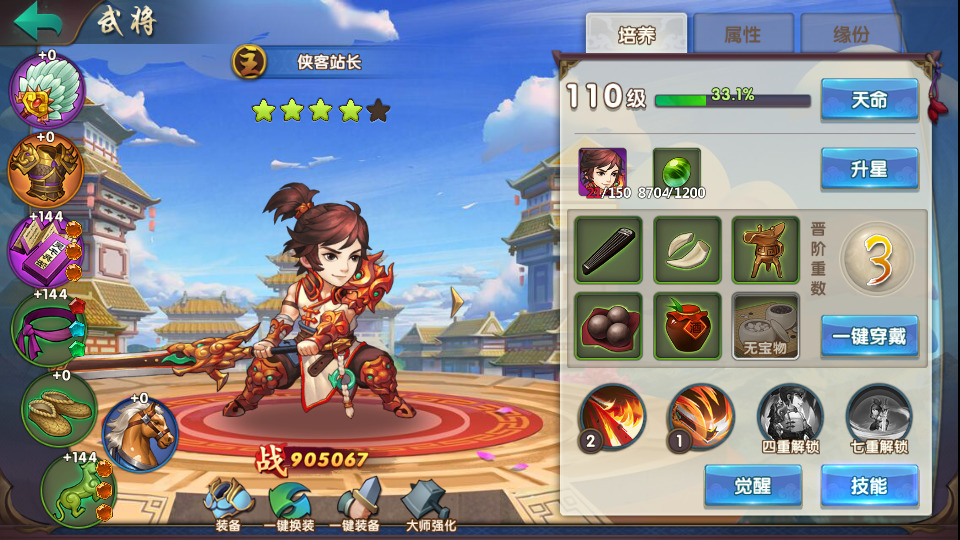The image size is (960, 540).
Task: Click the empty 无宝物 slot
Action: [765, 326]
